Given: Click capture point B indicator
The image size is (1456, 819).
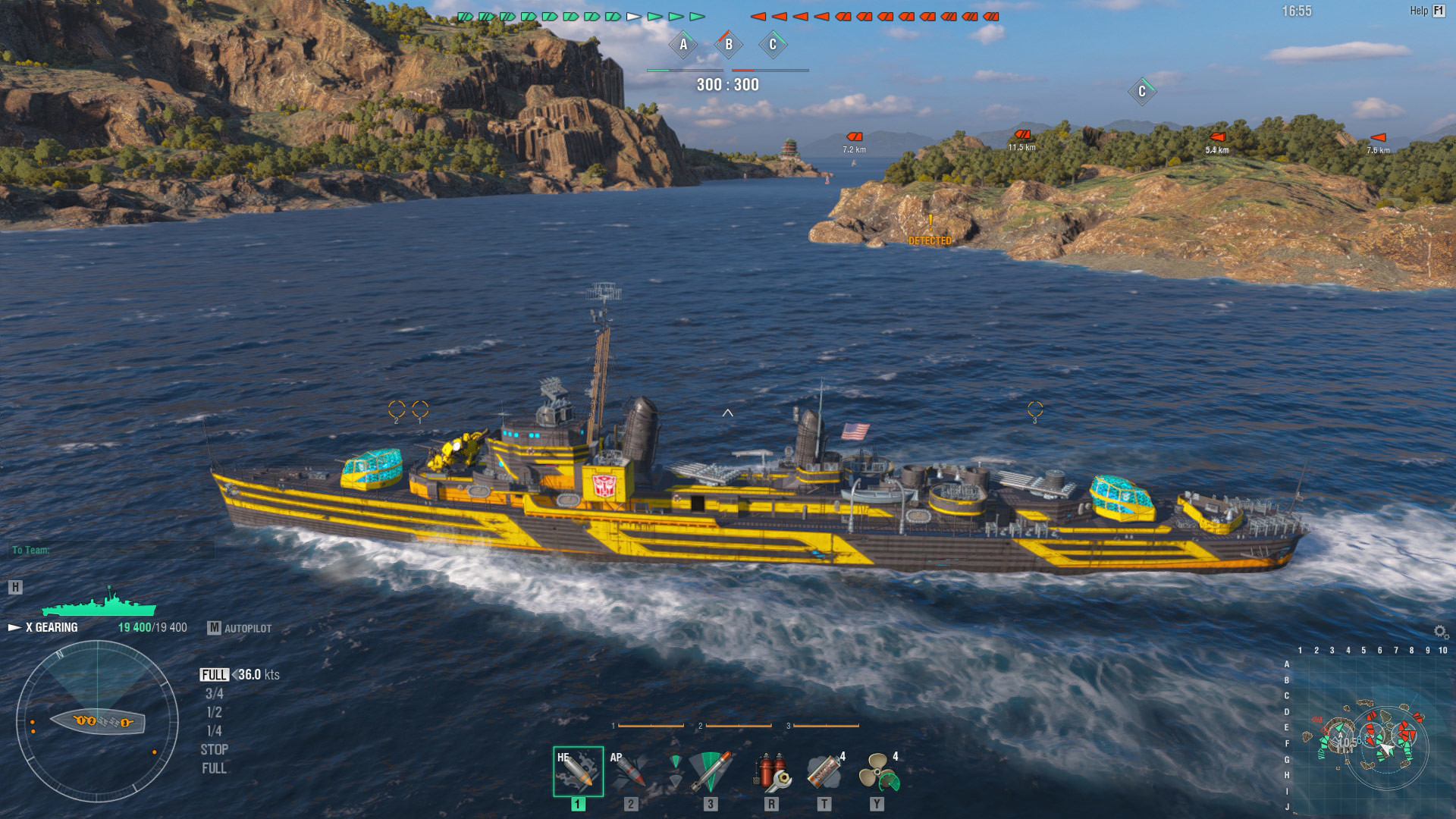Looking at the screenshot, I should point(729,45).
